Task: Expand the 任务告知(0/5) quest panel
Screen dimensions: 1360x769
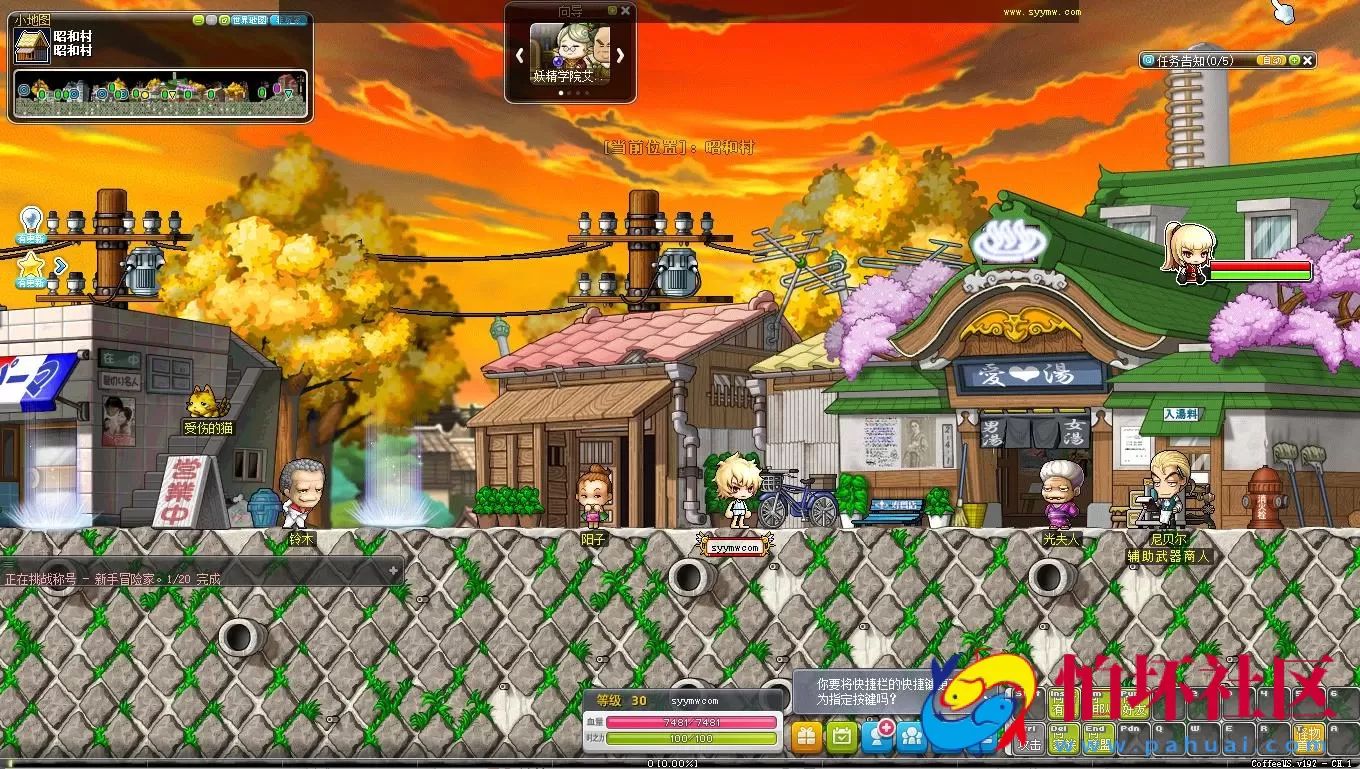Action: 1295,60
